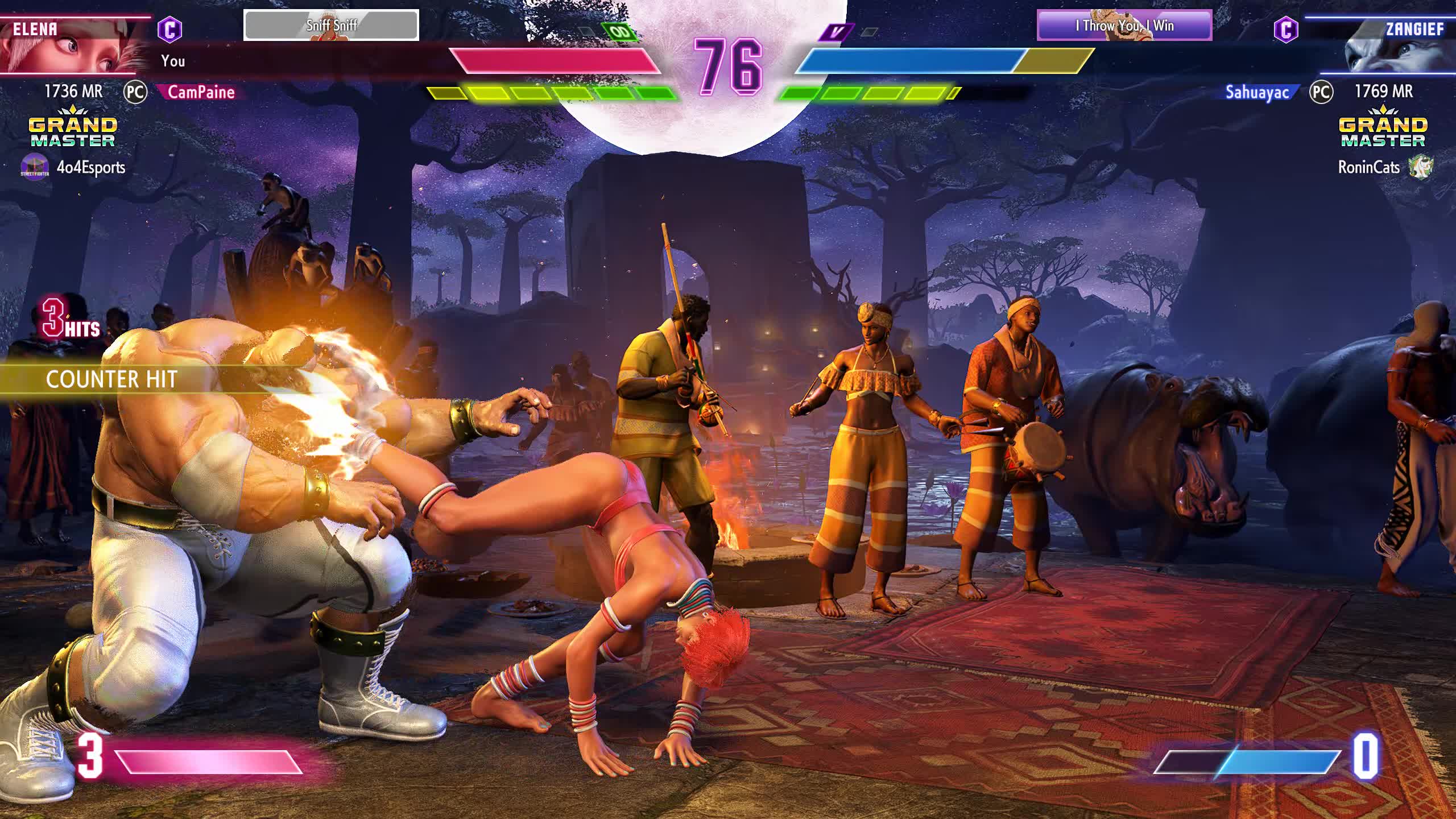Click Zangief's Grand Master rank badge
1456x819 pixels.
1383,127
